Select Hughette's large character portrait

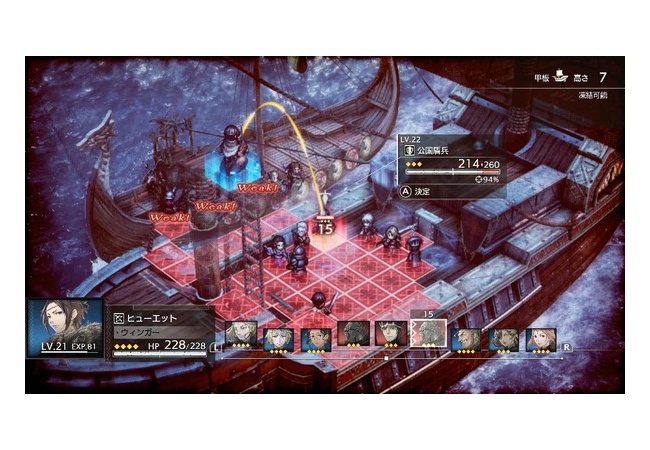click(65, 326)
